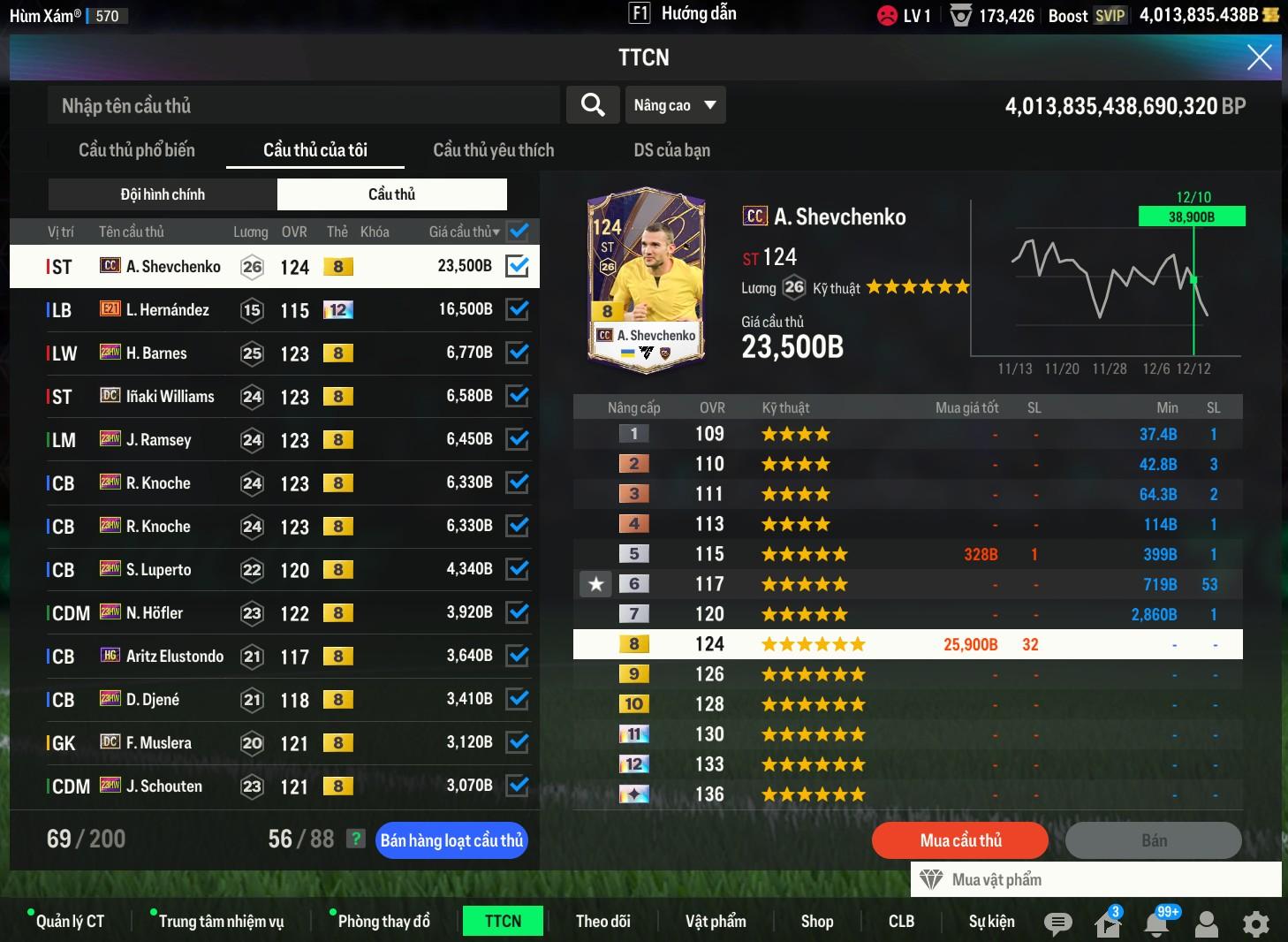Select the Đội hình chính tab
This screenshot has width=1288, height=942.
pyautogui.click(x=163, y=194)
